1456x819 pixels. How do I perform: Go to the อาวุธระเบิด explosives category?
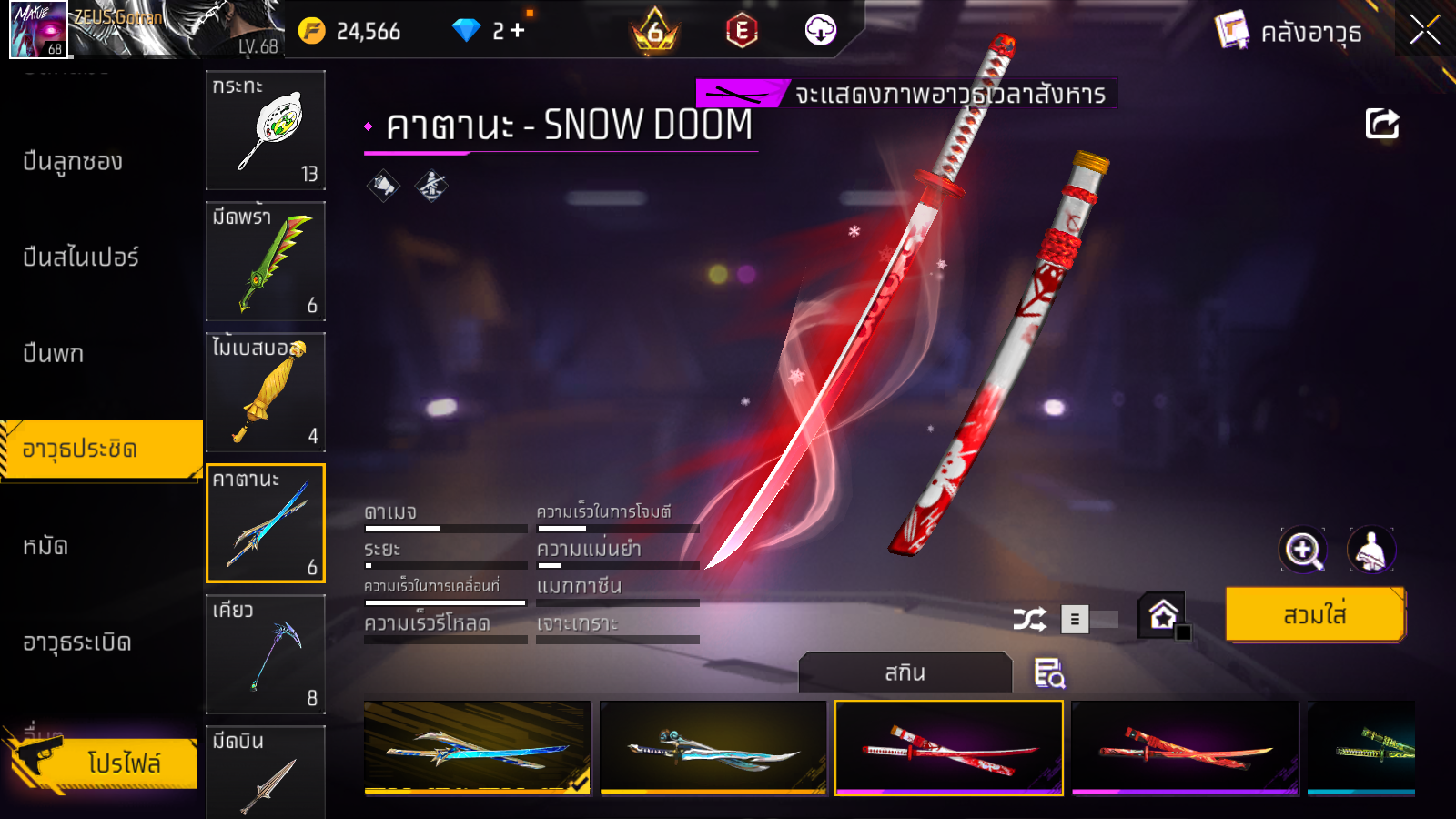click(x=77, y=642)
